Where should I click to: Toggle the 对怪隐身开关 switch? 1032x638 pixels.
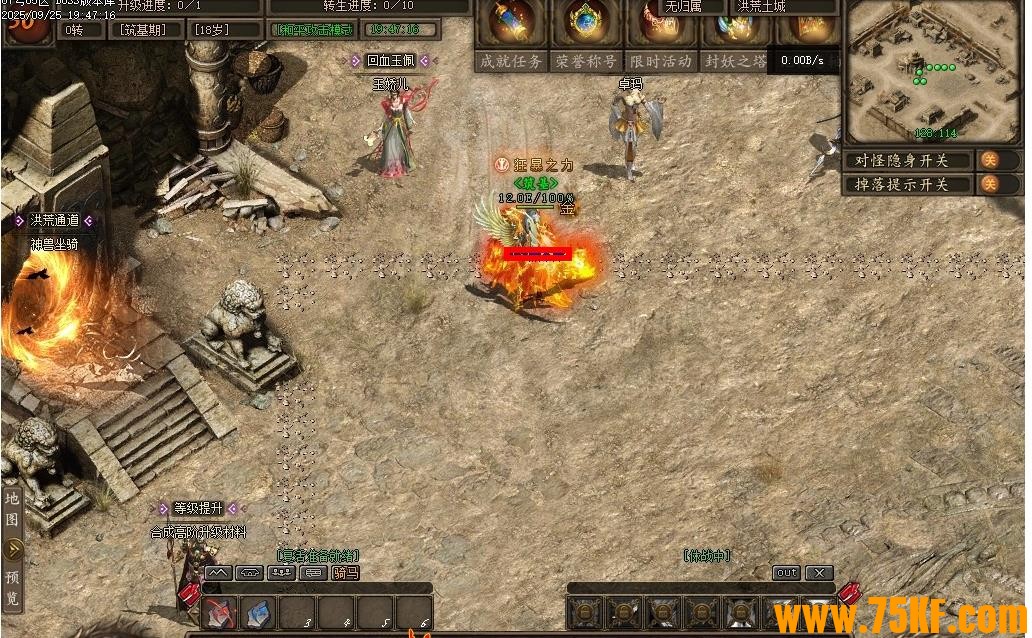[988, 160]
